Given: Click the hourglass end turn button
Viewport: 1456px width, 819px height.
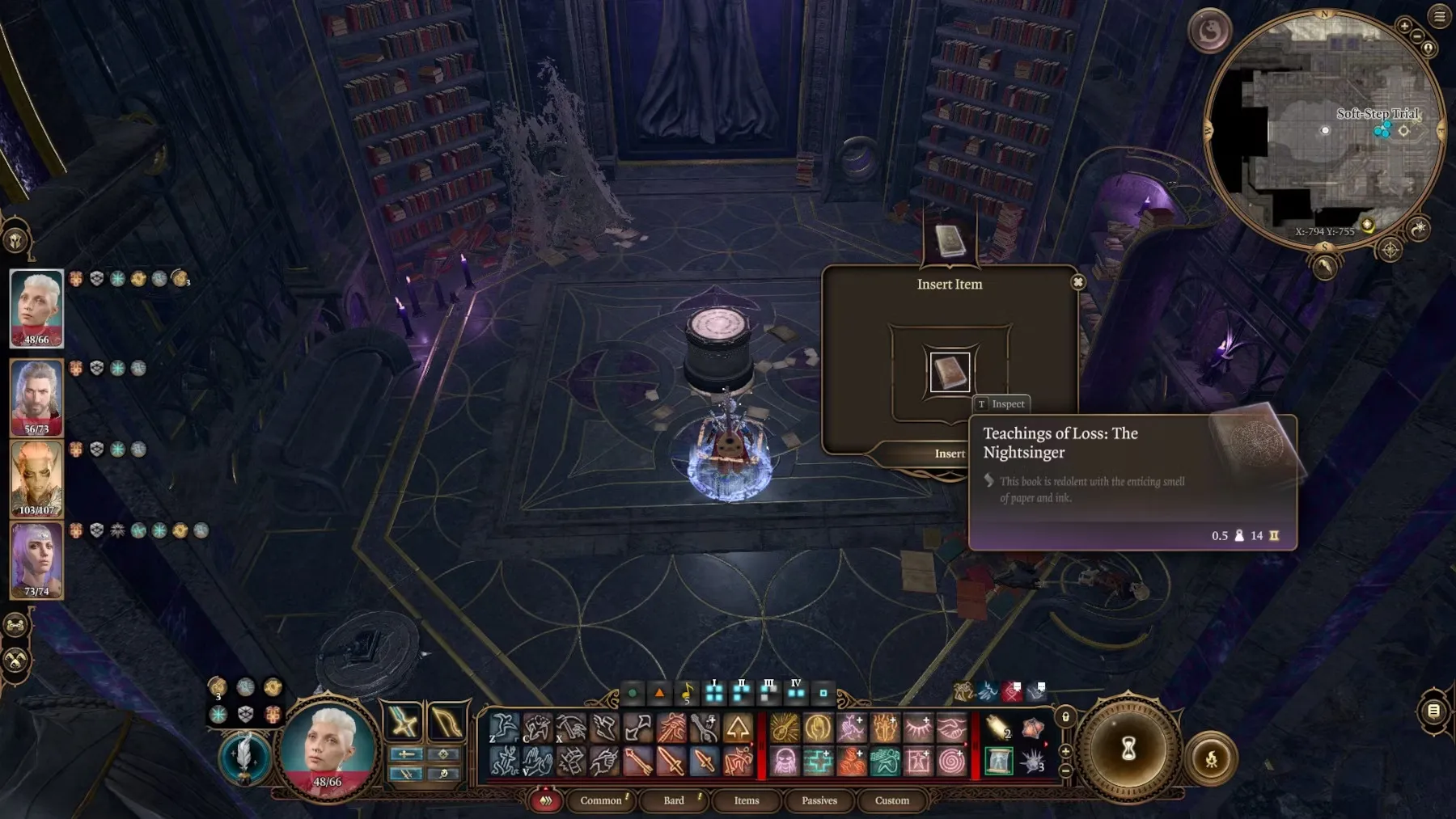Looking at the screenshot, I should 1128,749.
